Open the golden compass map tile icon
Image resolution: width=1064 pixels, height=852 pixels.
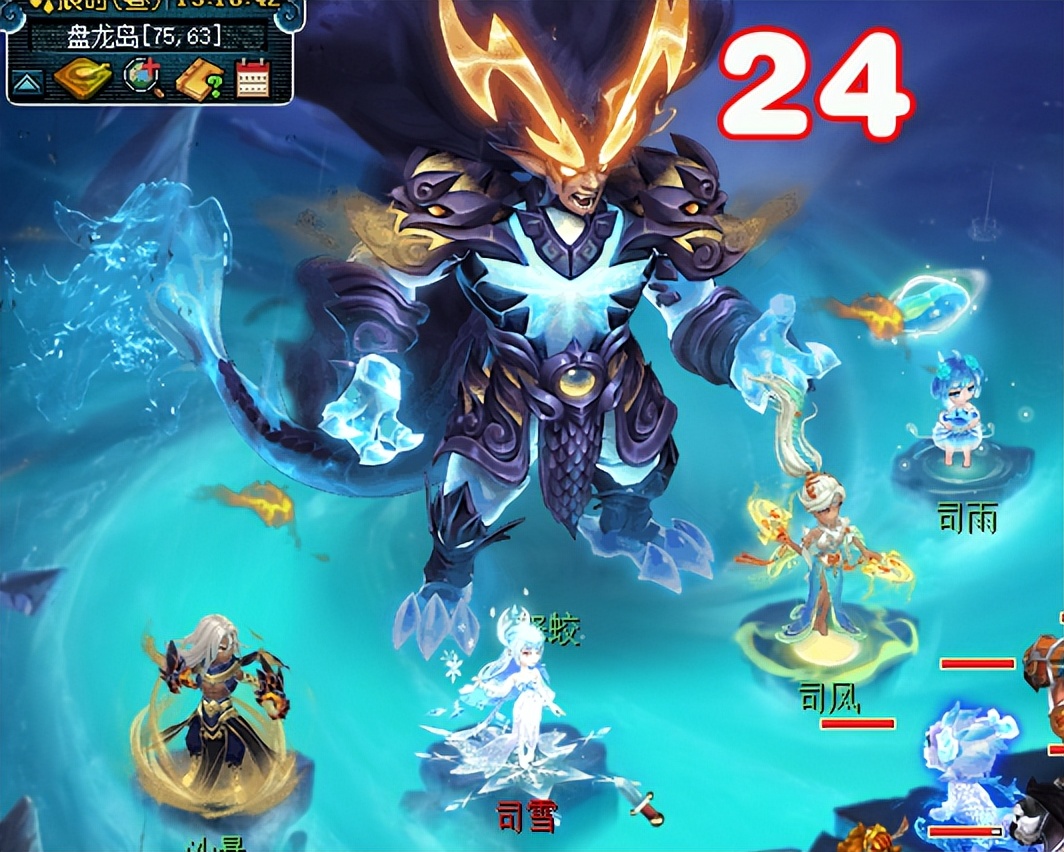(82, 78)
